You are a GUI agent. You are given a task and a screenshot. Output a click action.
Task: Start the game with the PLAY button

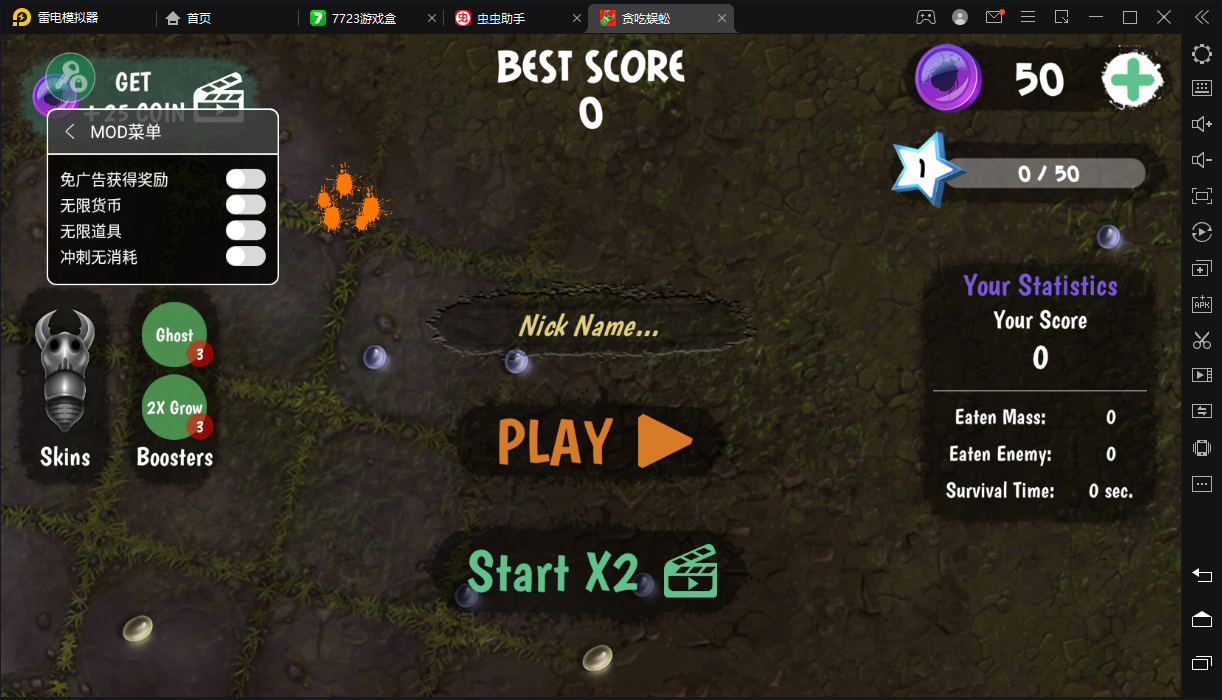tap(594, 441)
